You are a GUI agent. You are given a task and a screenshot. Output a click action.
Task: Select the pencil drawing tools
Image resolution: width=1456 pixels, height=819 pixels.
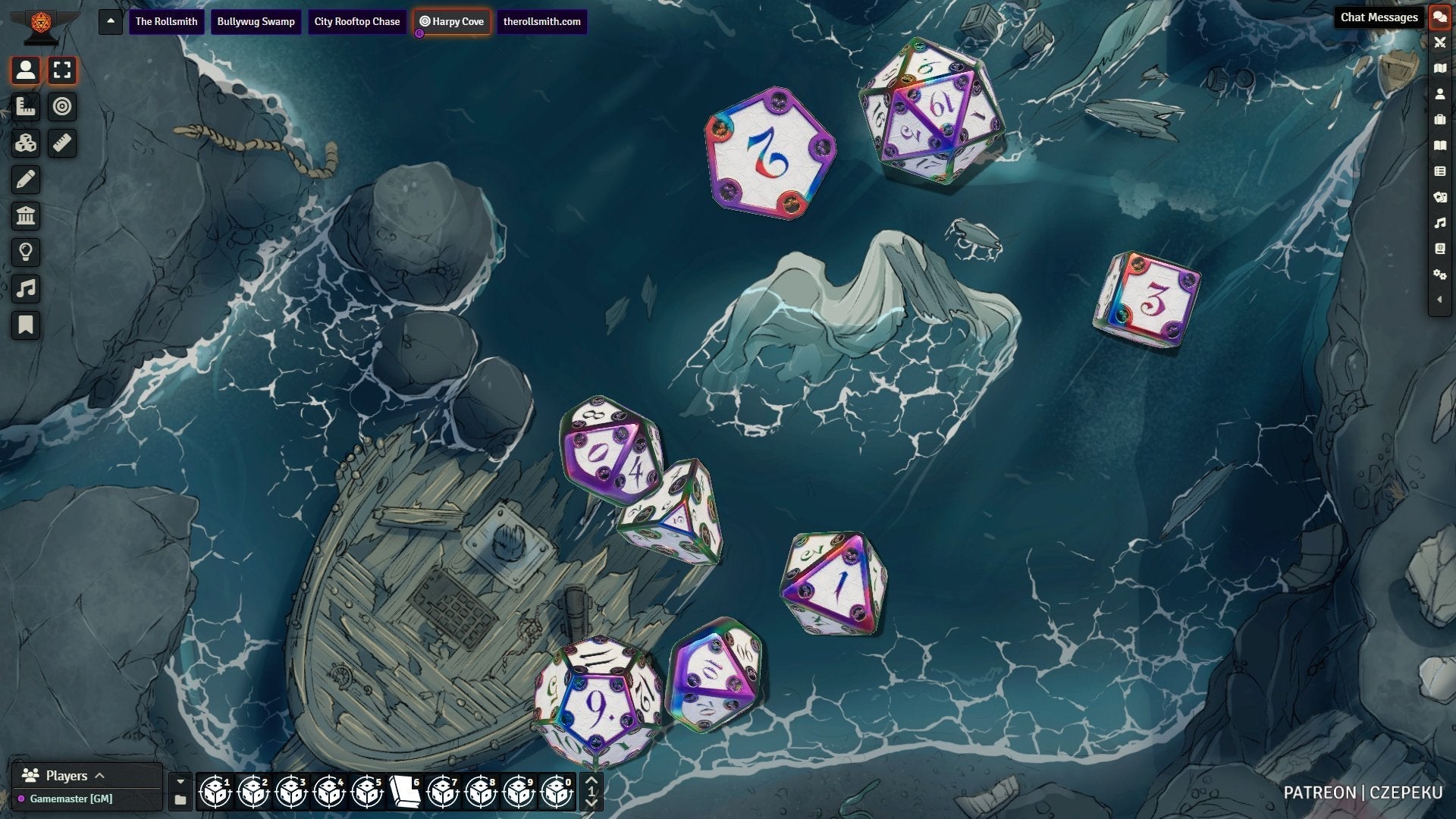pos(26,180)
